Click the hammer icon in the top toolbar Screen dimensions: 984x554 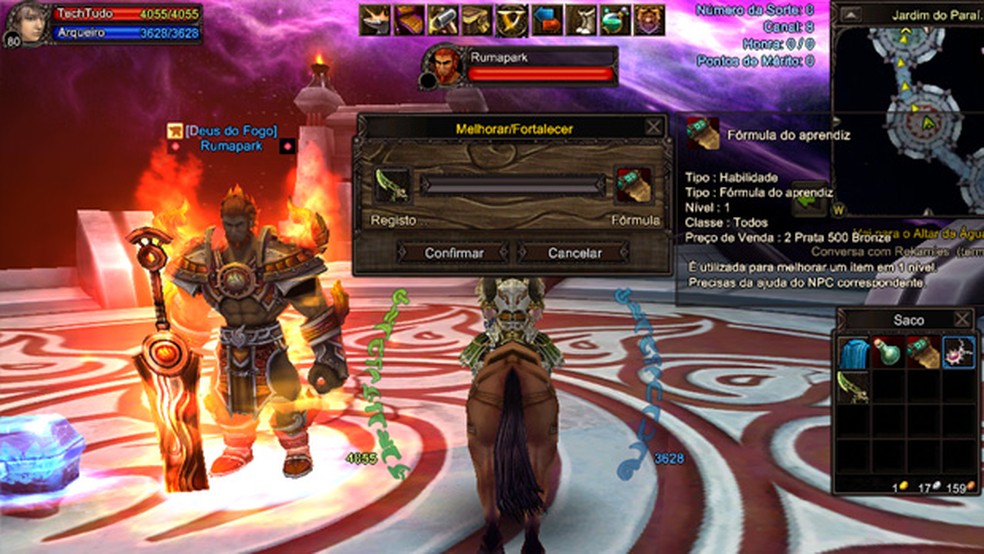click(443, 19)
